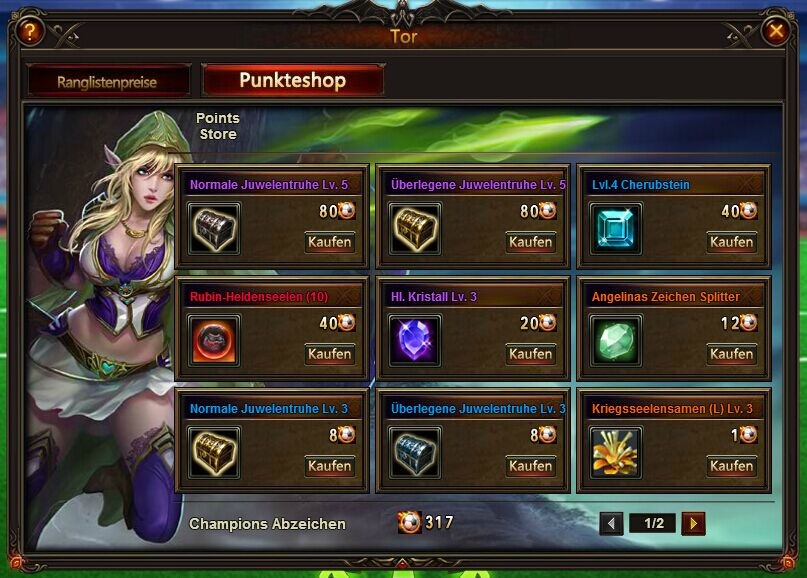Viewport: 807px width, 578px height.
Task: Inspect the Rubin-Heldenseelen icon
Action: (214, 341)
